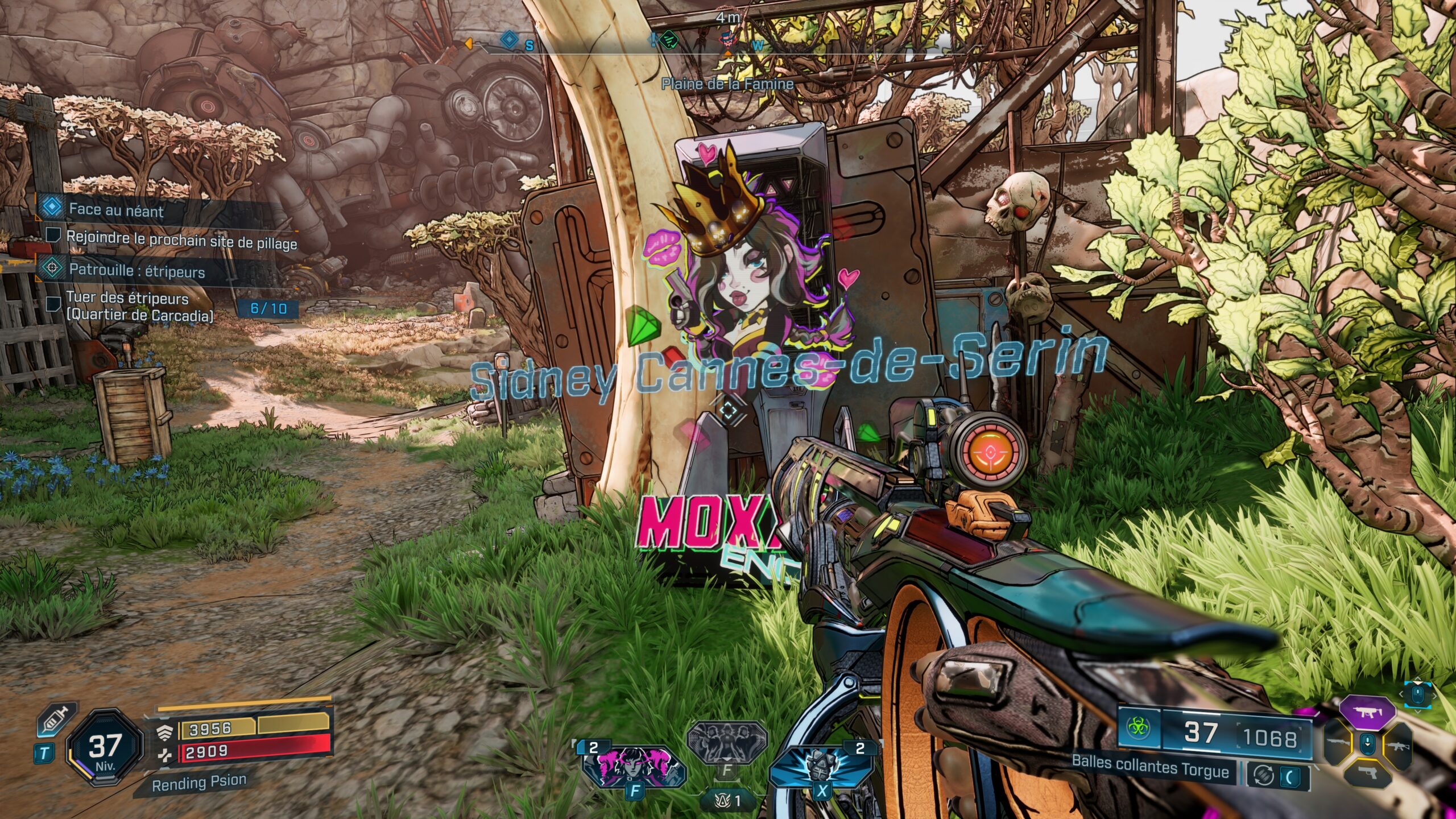The image size is (1456, 819).
Task: Select the purple SMG weapon slot
Action: 1367,712
